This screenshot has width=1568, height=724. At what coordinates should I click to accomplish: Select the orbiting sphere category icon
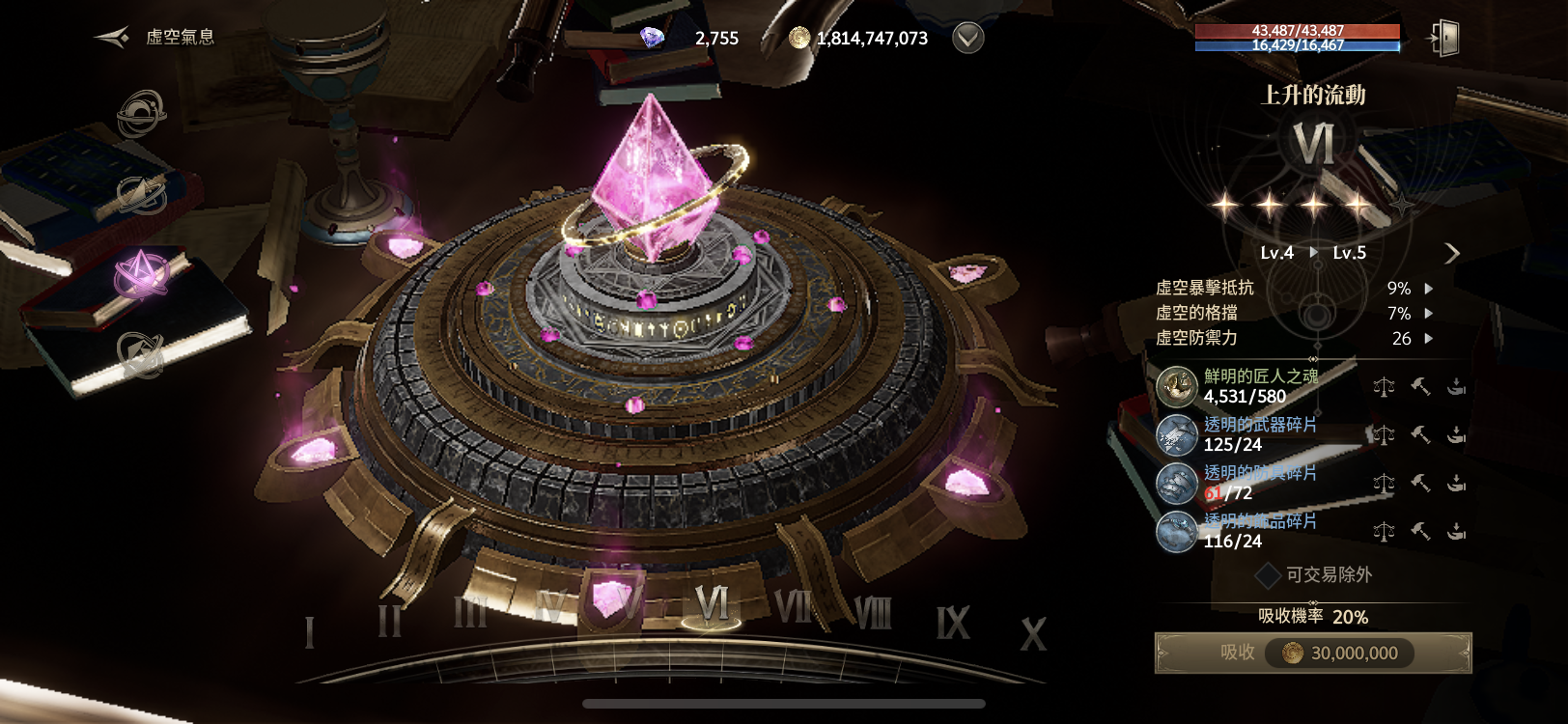coord(141,114)
